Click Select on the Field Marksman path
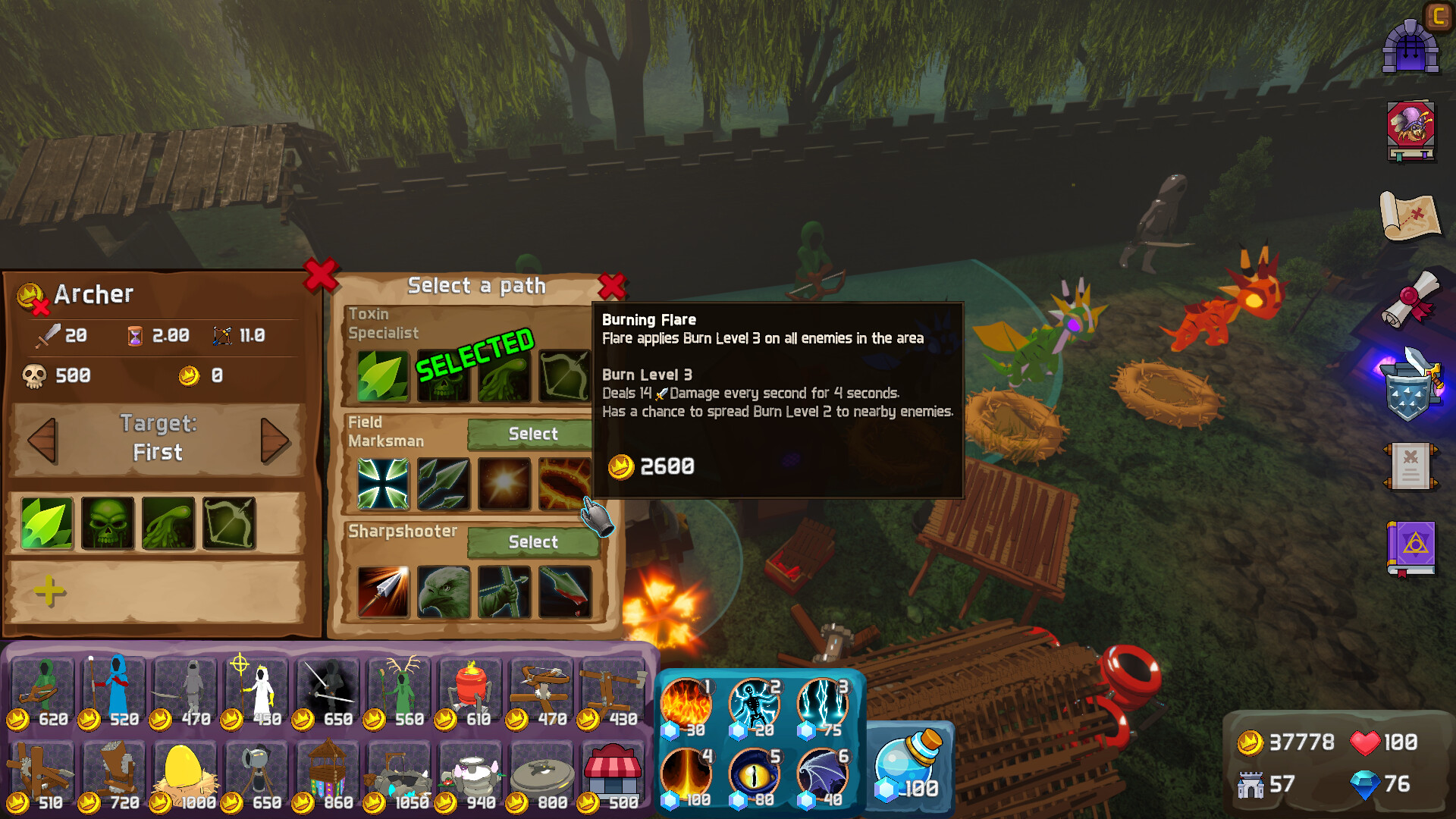Viewport: 1456px width, 819px height. tap(532, 433)
